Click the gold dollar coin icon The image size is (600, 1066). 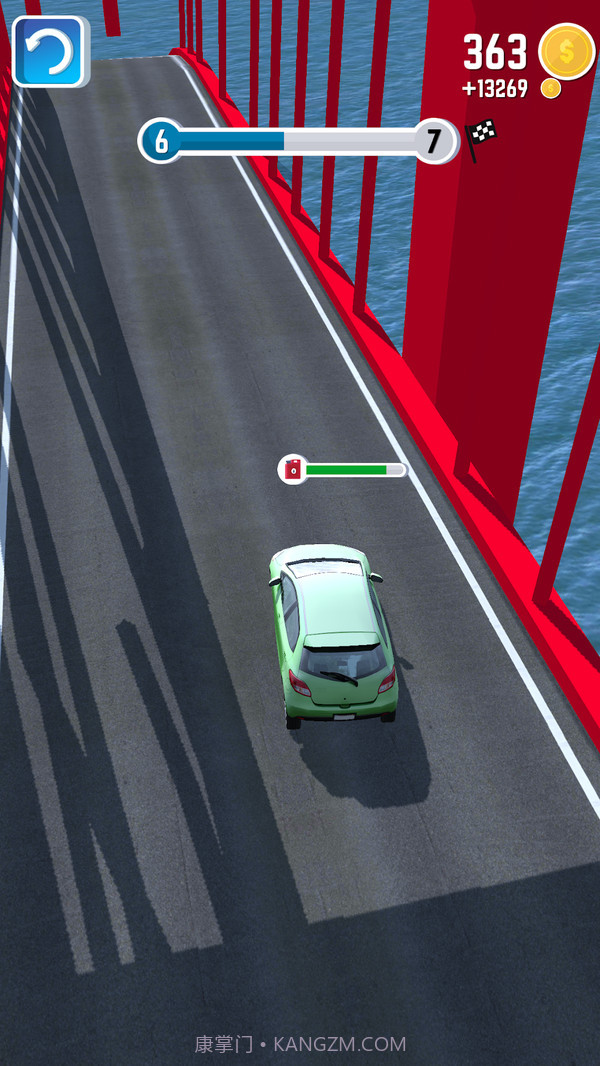click(566, 51)
